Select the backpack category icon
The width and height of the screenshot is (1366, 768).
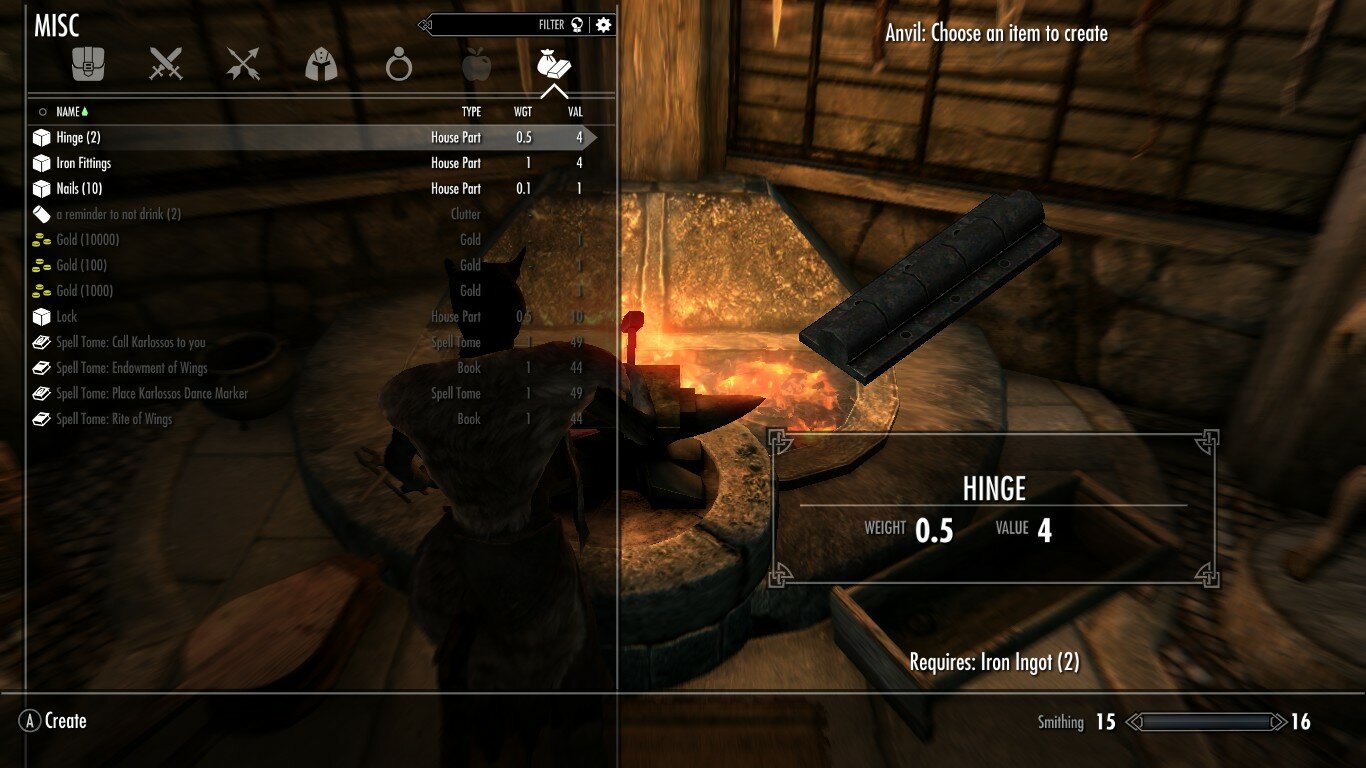(x=88, y=62)
